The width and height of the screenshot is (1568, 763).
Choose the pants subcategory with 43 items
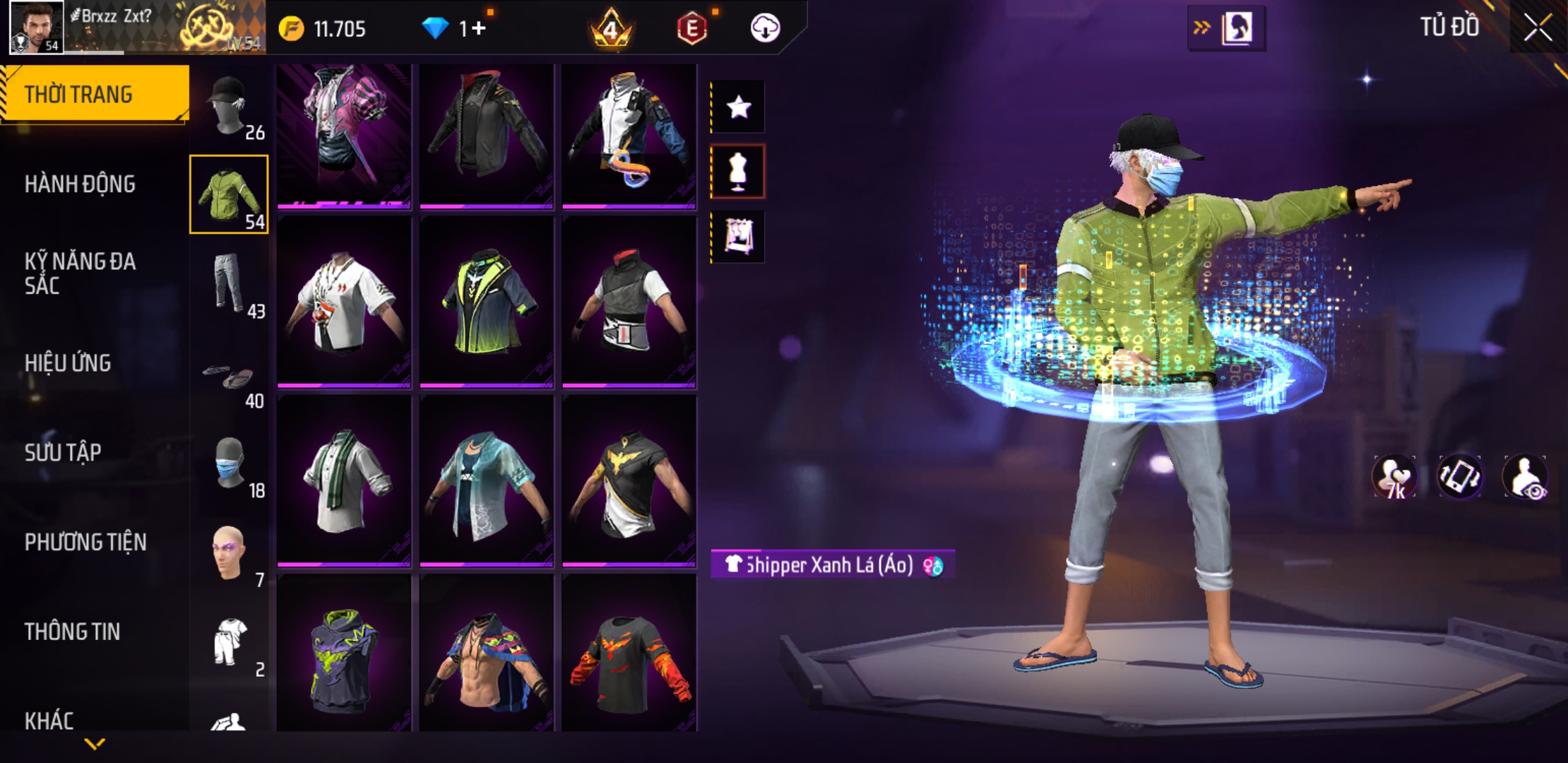click(230, 284)
